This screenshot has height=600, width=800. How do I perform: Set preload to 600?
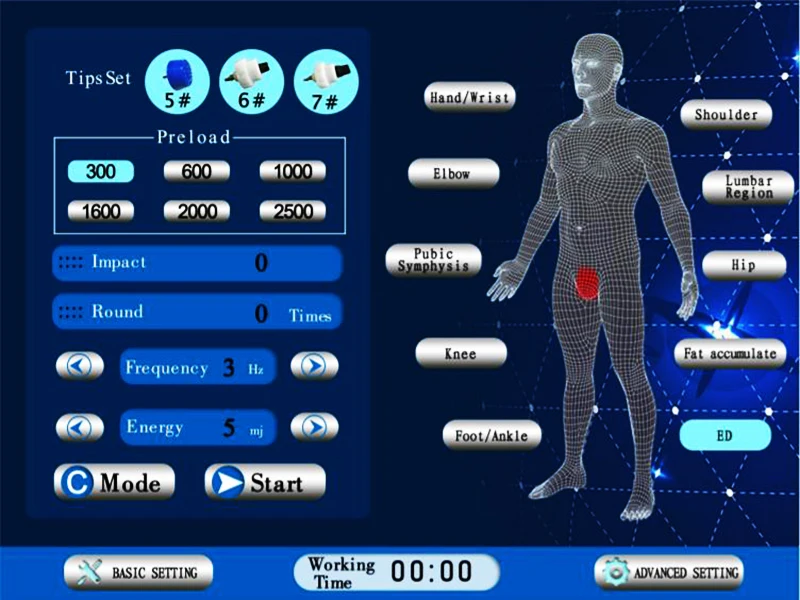point(196,171)
